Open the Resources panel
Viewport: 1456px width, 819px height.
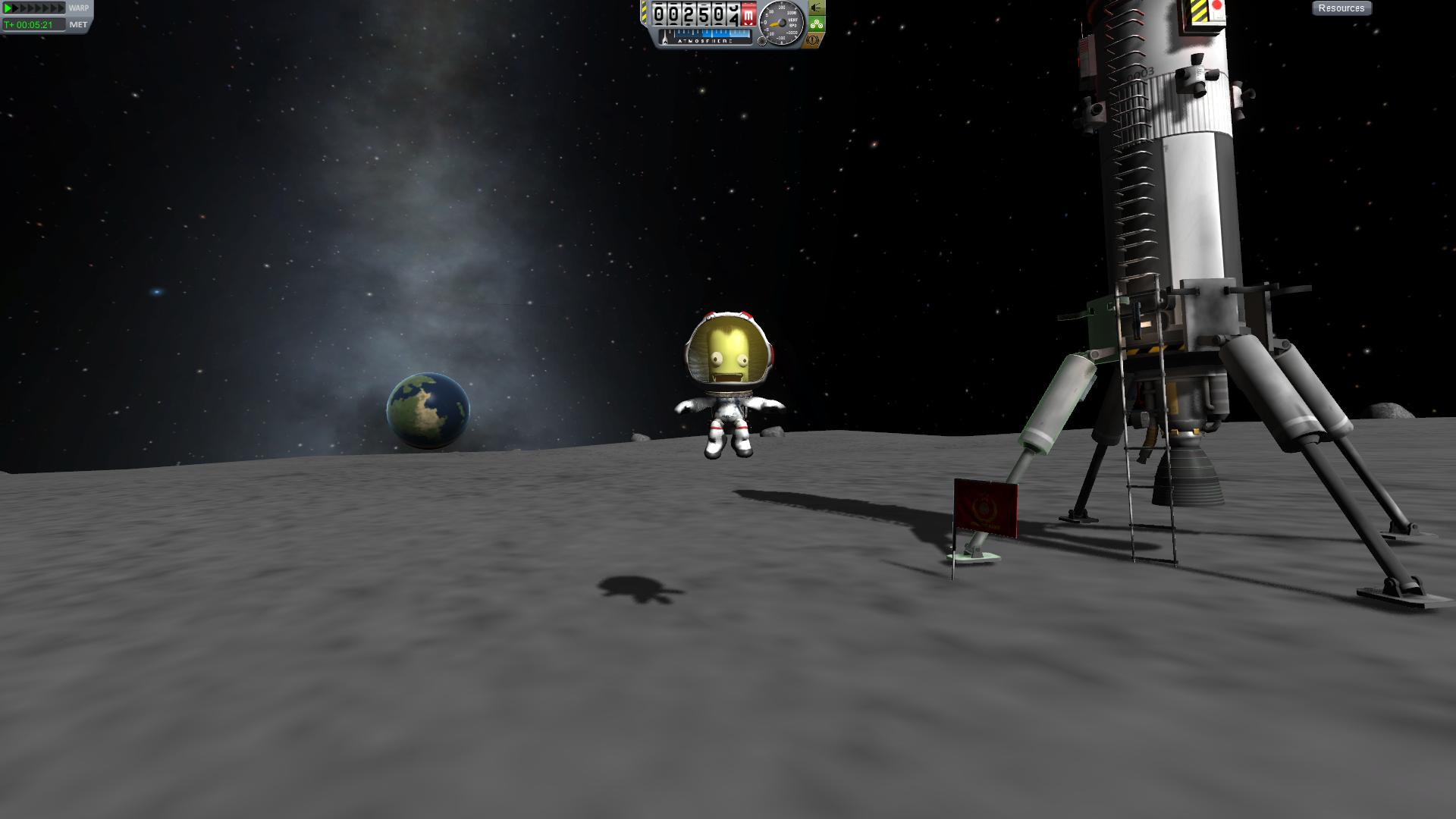(1341, 8)
